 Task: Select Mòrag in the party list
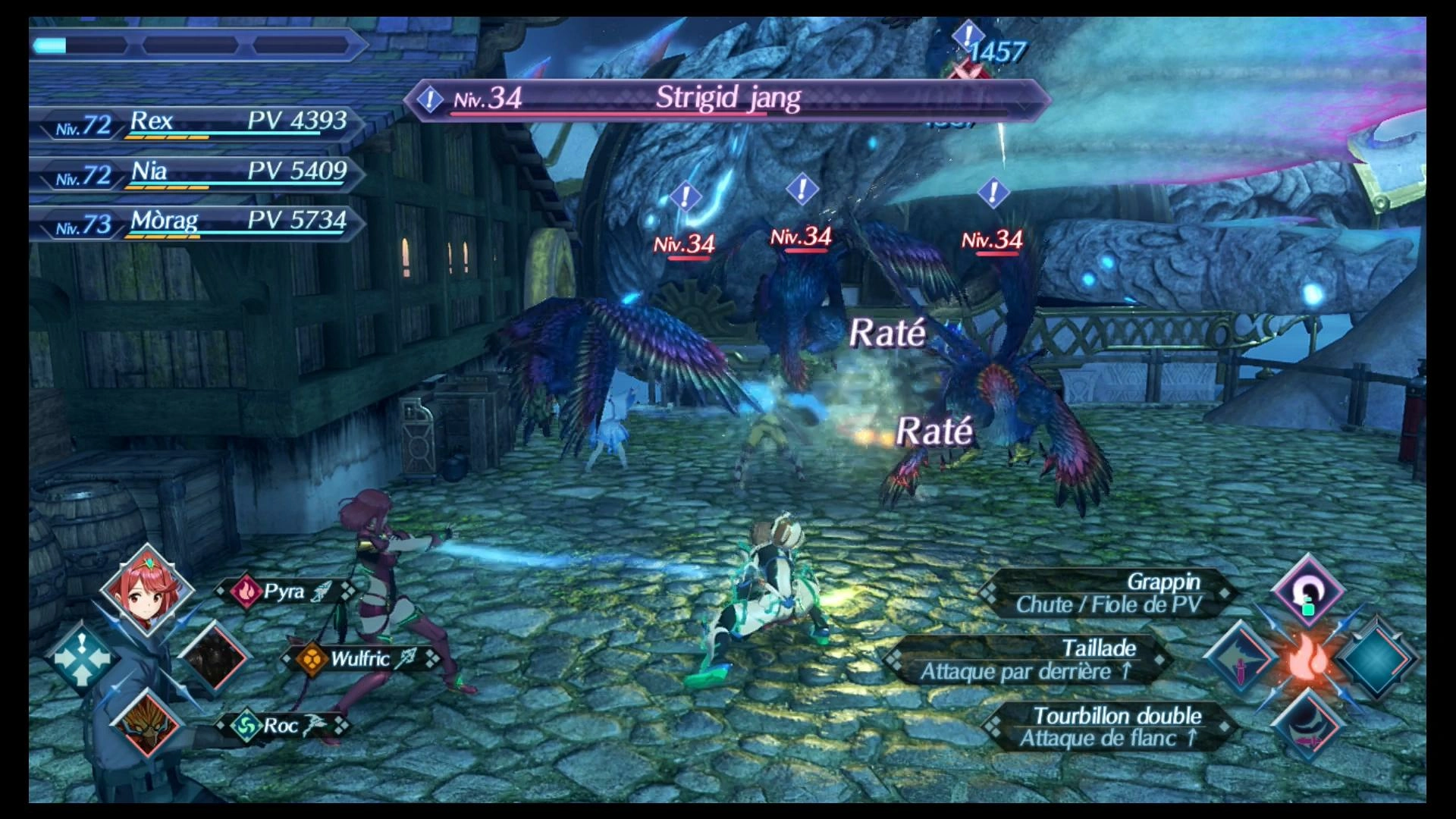199,223
